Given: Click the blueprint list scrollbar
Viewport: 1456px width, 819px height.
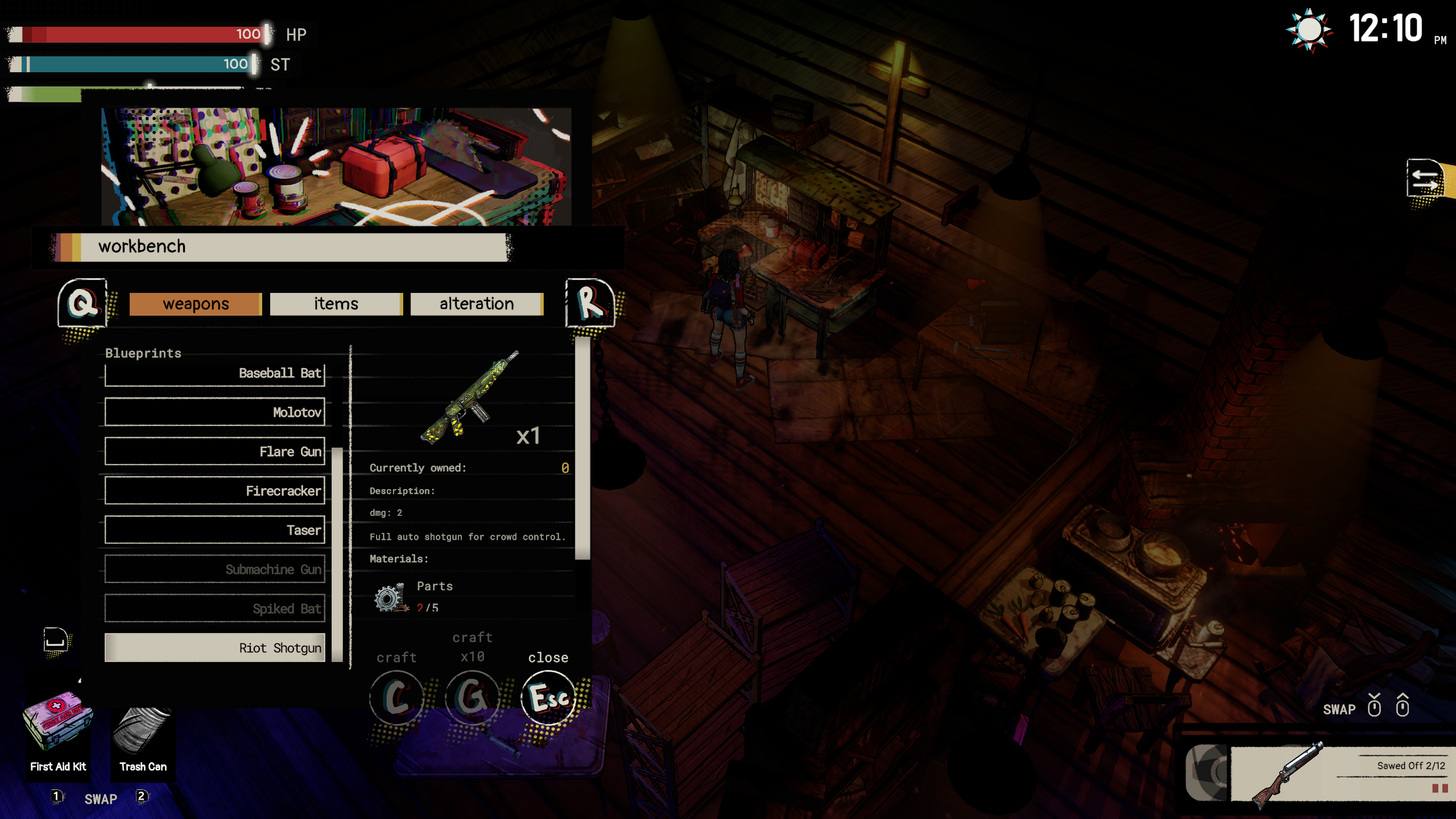Looking at the screenshot, I should pos(337,555).
